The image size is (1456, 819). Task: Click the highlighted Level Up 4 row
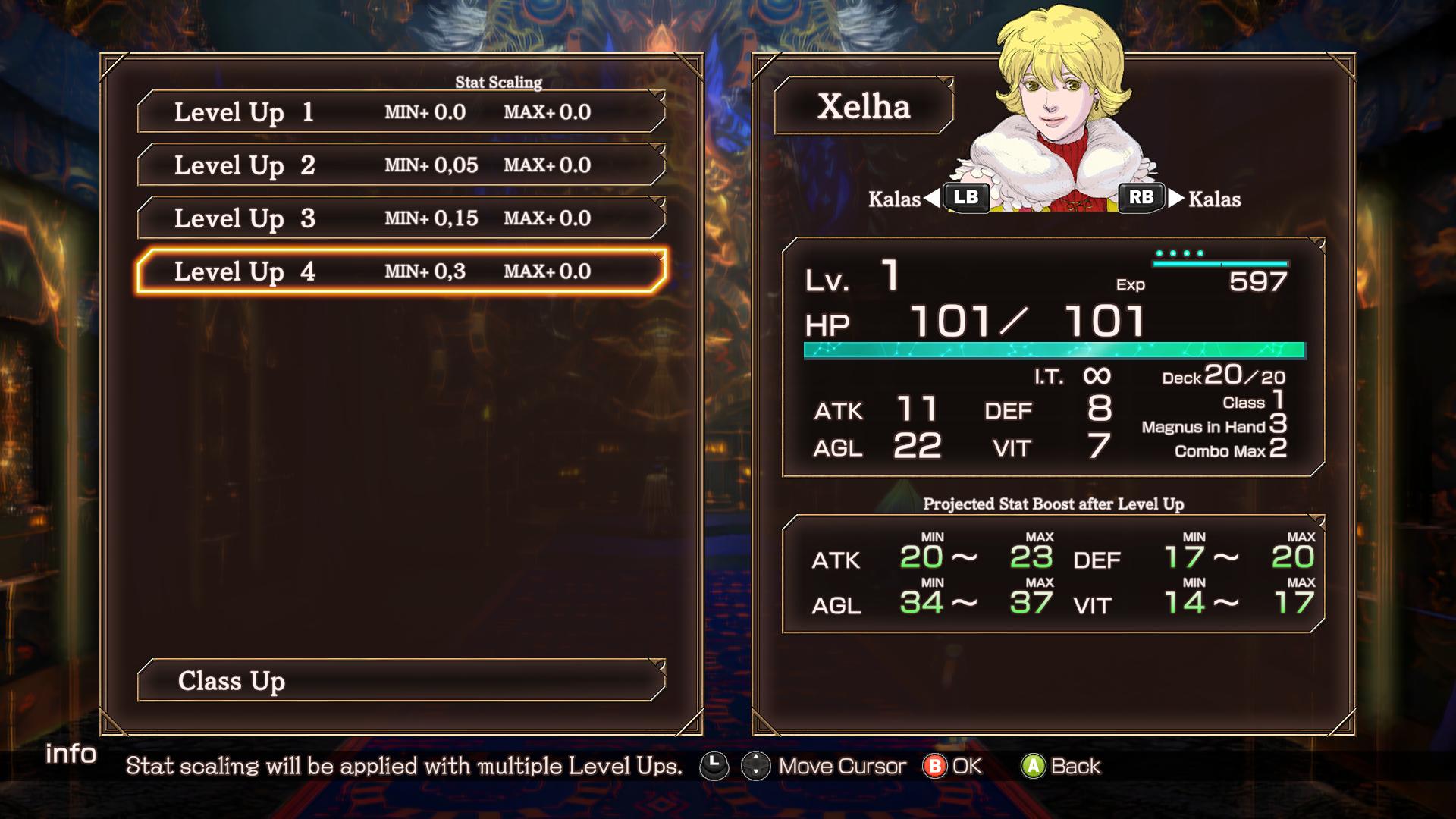(401, 271)
